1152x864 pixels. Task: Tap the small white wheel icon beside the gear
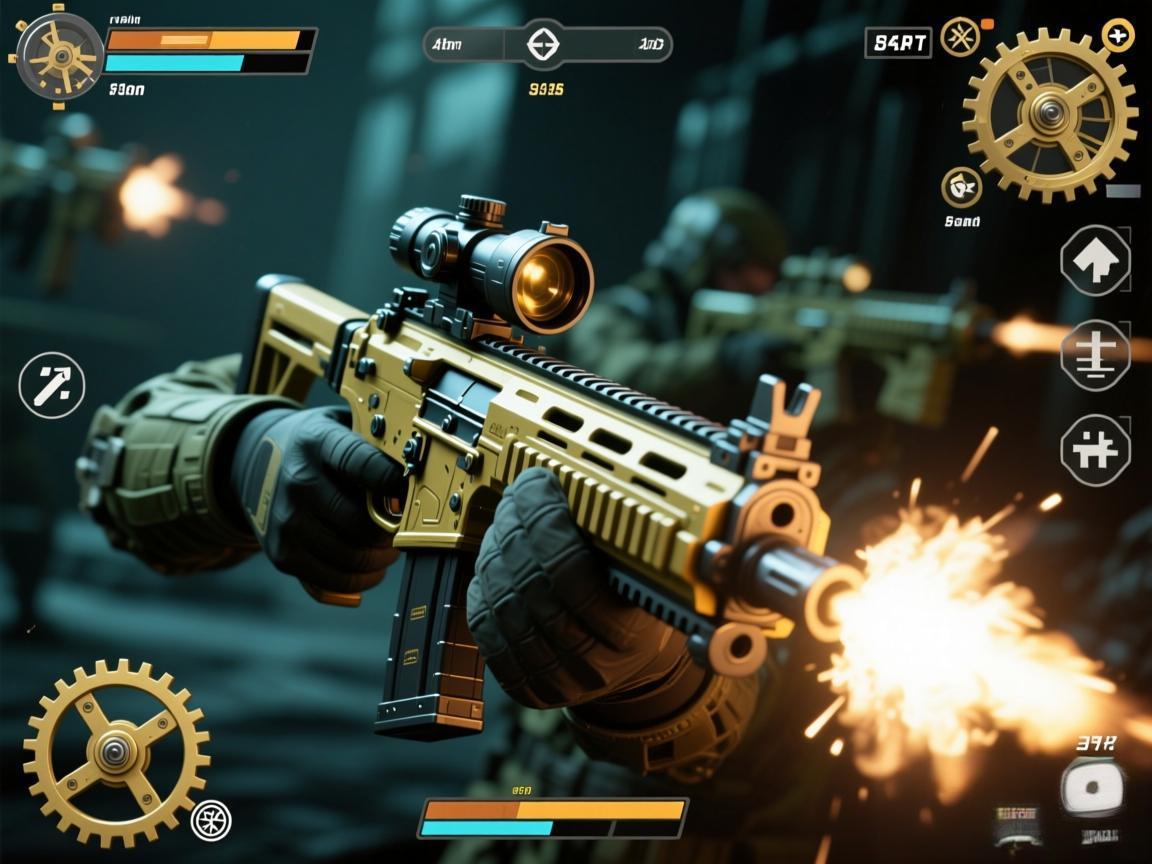point(211,820)
